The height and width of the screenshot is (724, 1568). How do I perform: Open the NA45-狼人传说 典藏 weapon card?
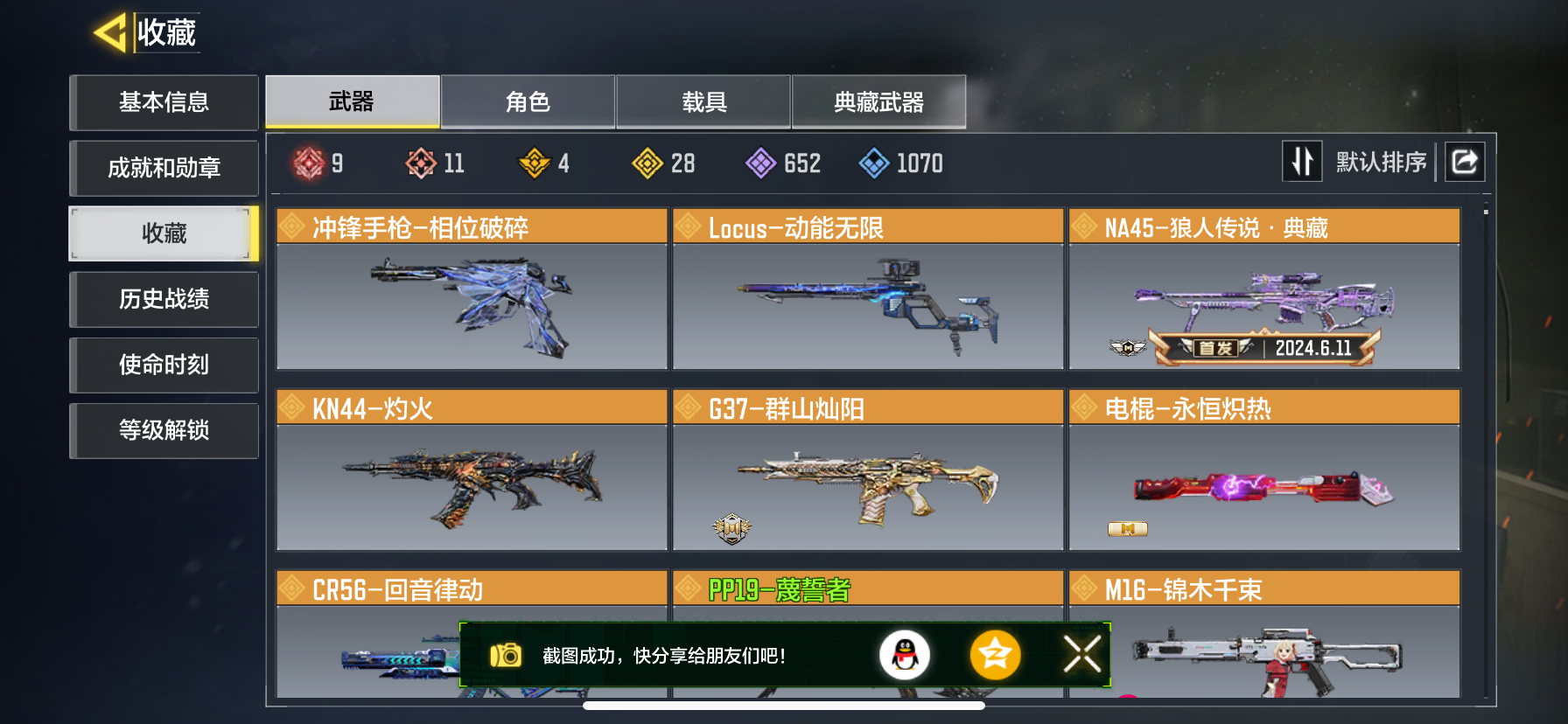(1264, 289)
